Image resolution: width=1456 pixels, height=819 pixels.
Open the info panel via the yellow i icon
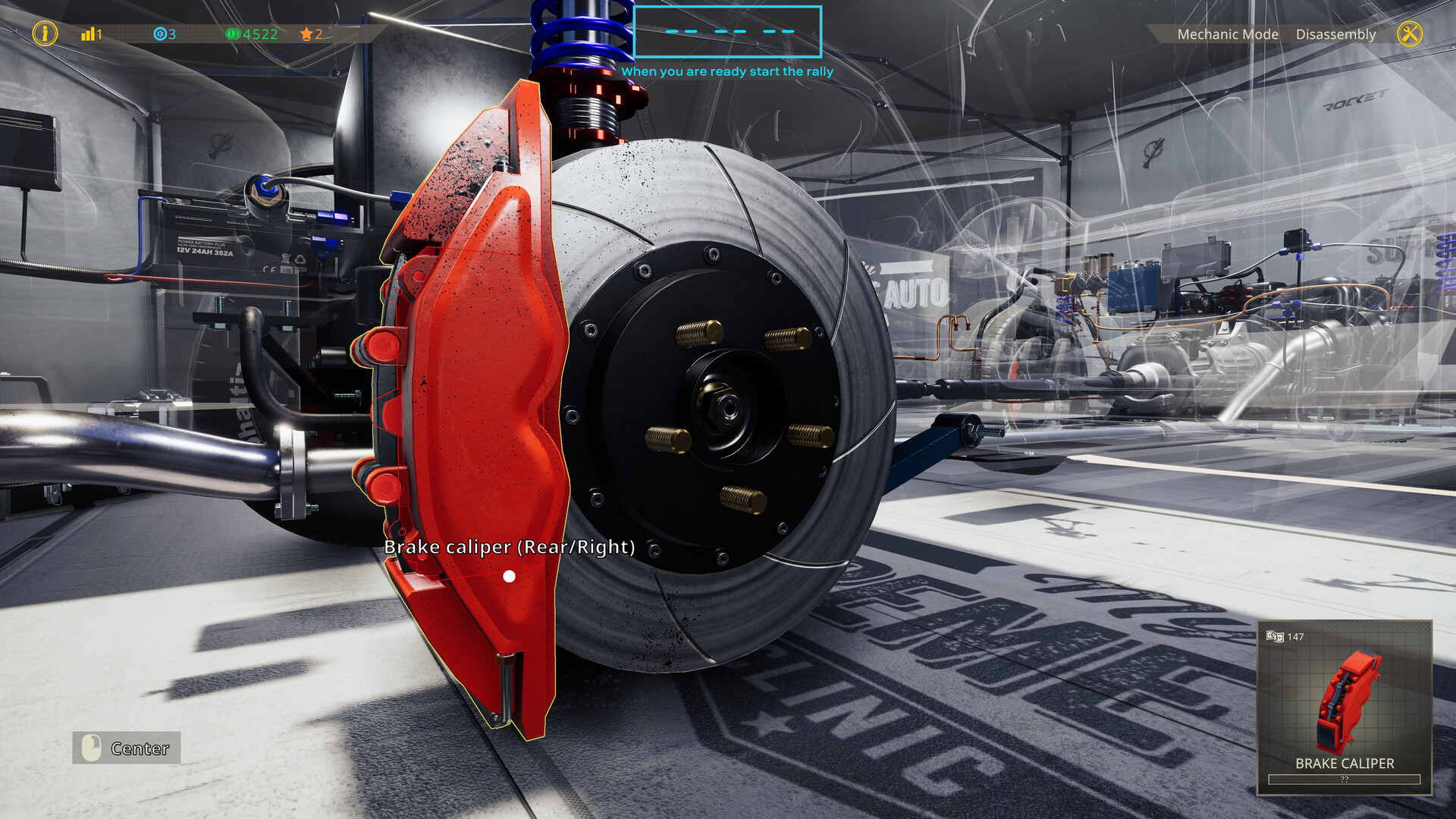tap(45, 33)
